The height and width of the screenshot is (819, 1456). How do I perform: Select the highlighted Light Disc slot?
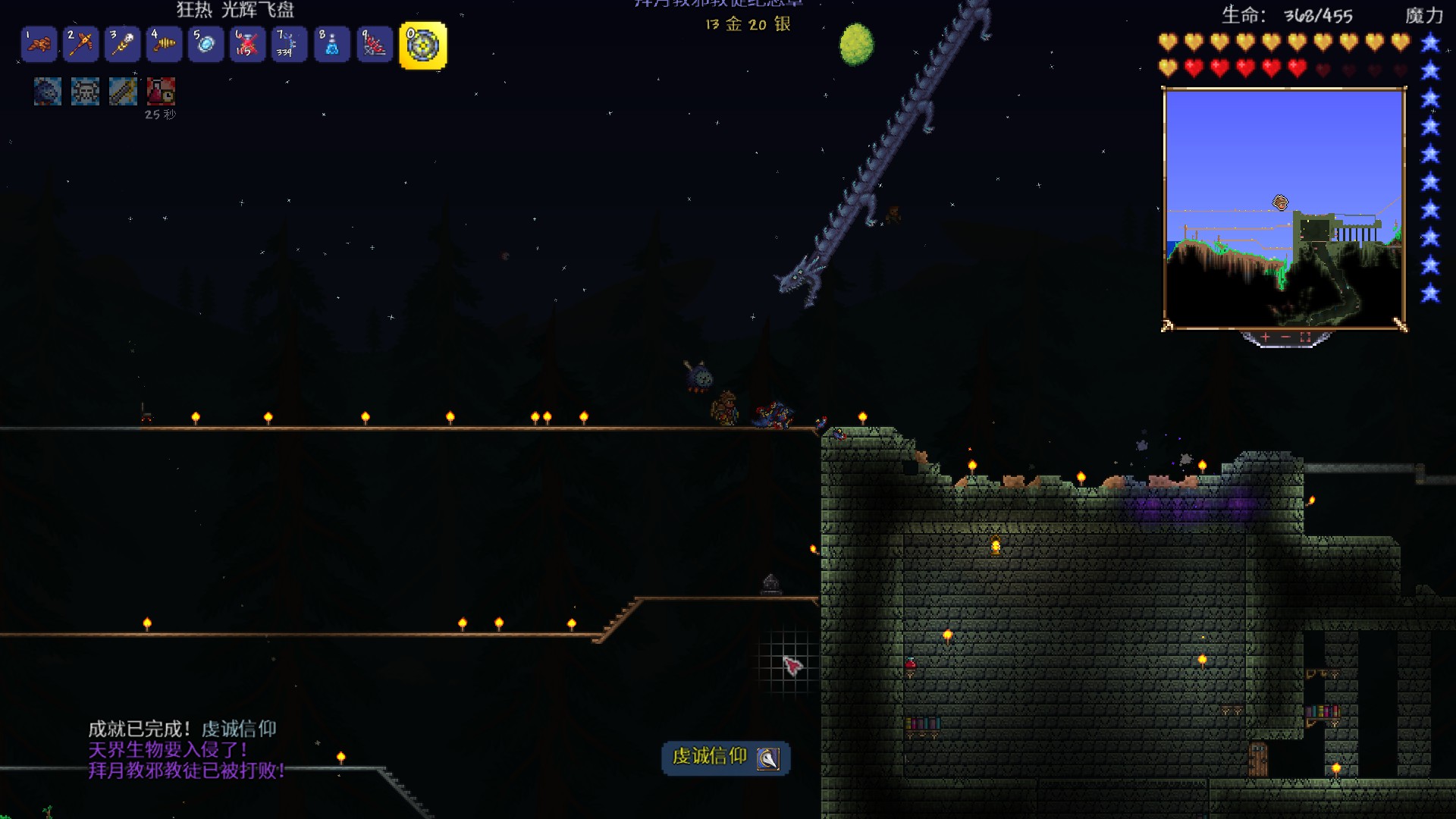tap(422, 45)
